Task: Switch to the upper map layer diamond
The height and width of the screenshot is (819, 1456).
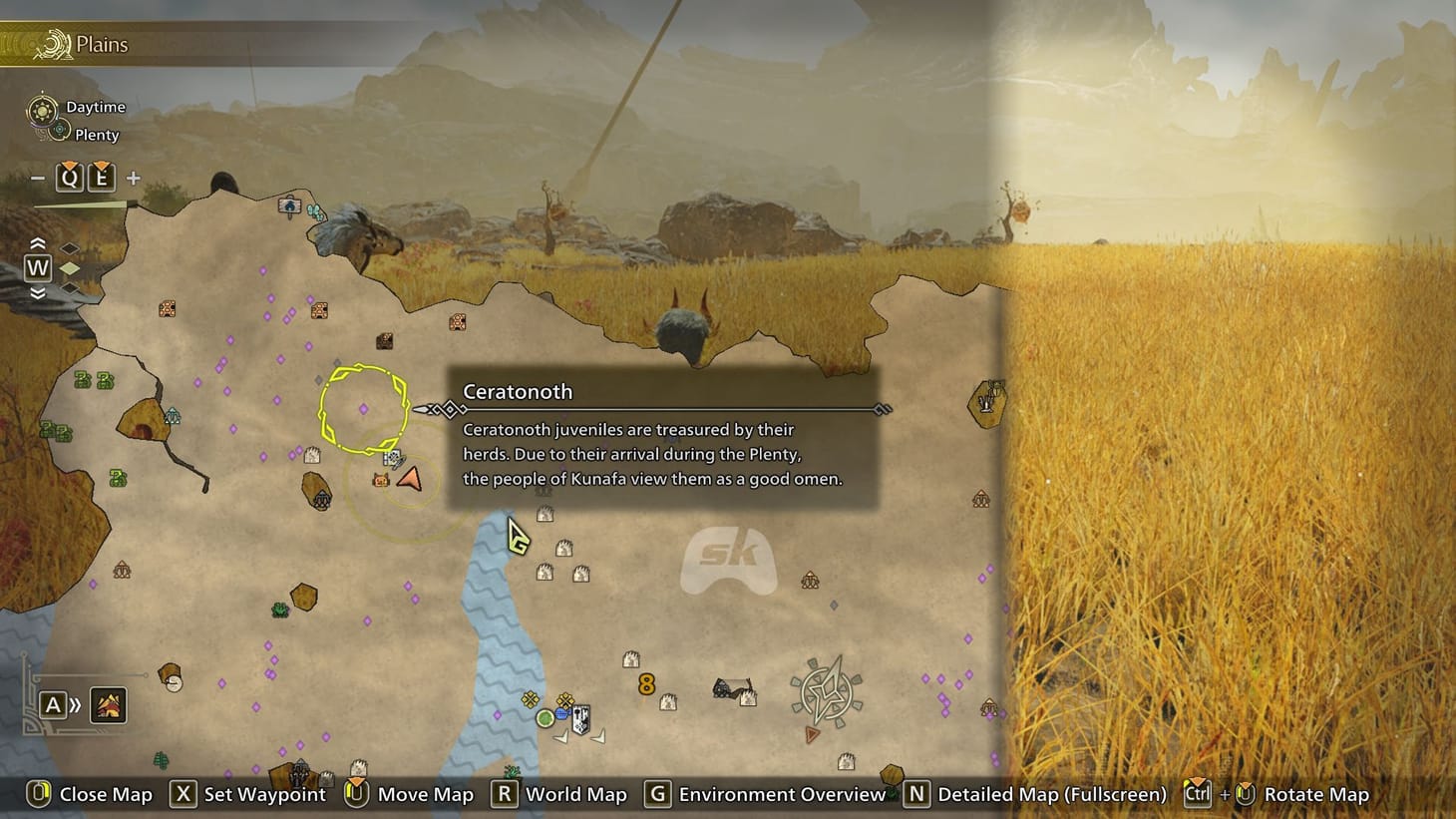Action: point(68,247)
